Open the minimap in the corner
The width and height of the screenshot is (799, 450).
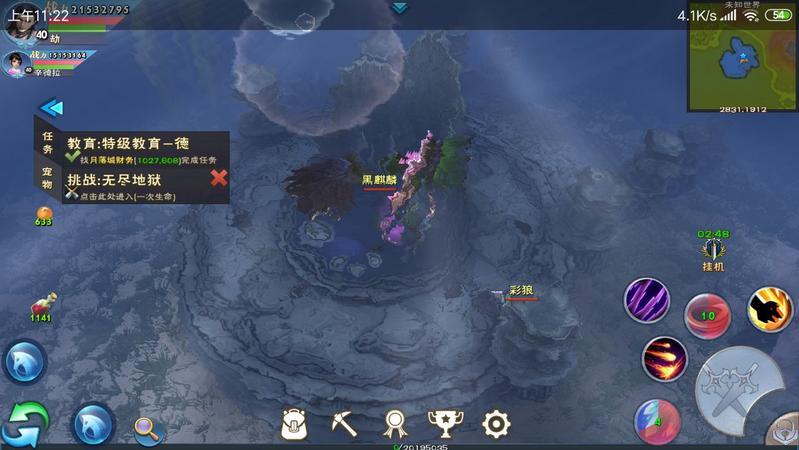(x=742, y=56)
